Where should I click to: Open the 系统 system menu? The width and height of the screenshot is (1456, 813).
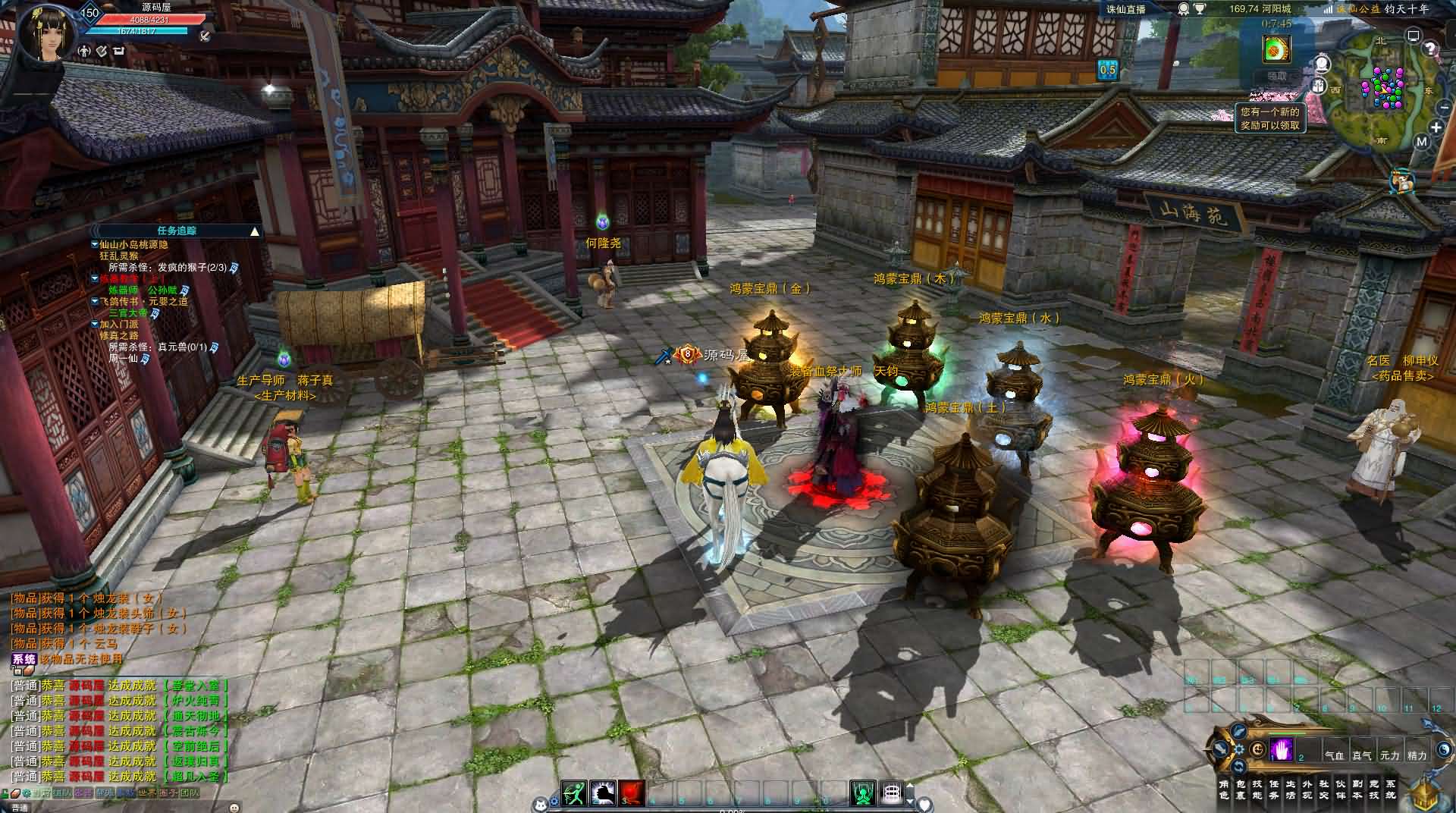coord(1390,789)
